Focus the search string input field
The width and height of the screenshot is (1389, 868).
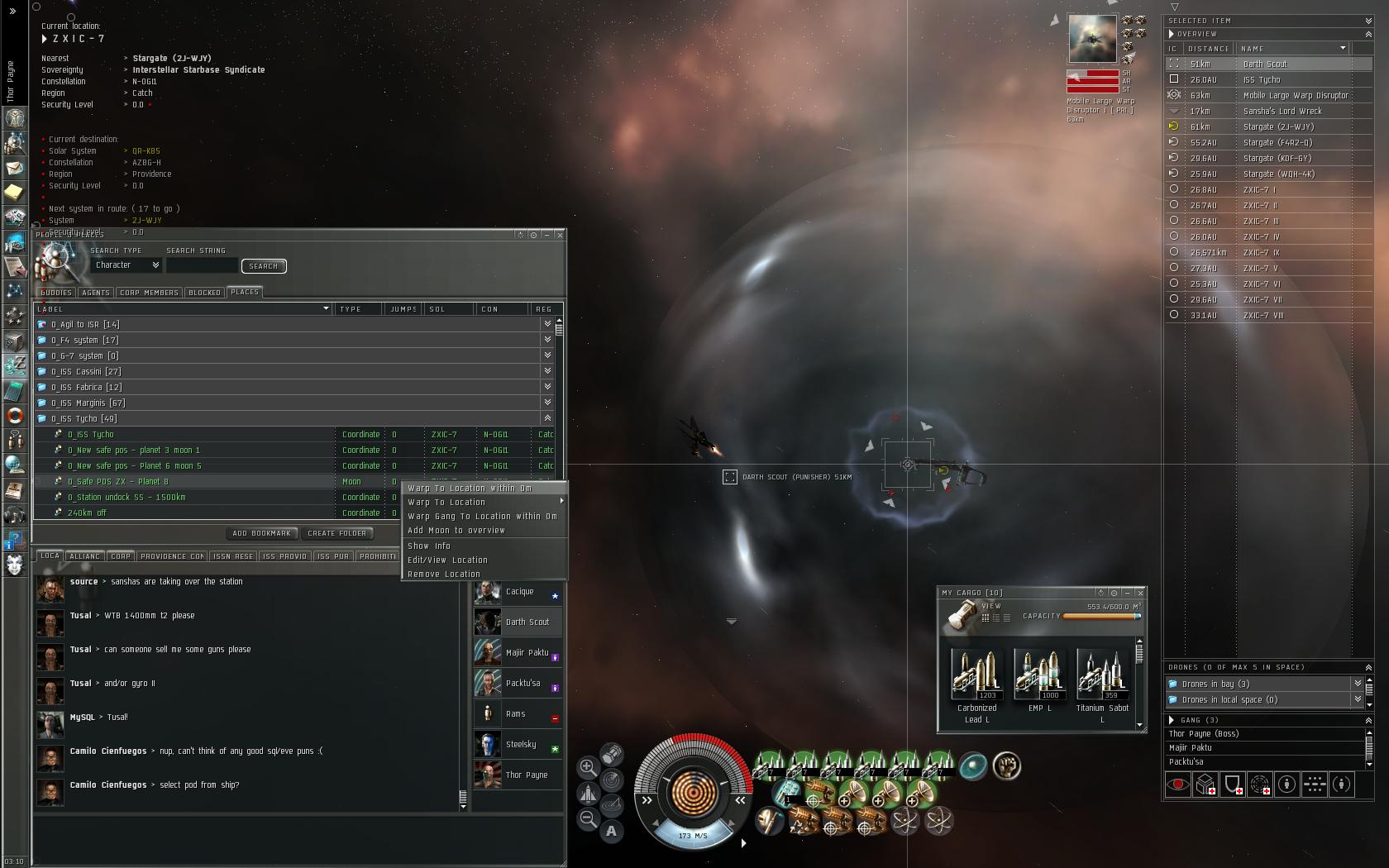202,266
